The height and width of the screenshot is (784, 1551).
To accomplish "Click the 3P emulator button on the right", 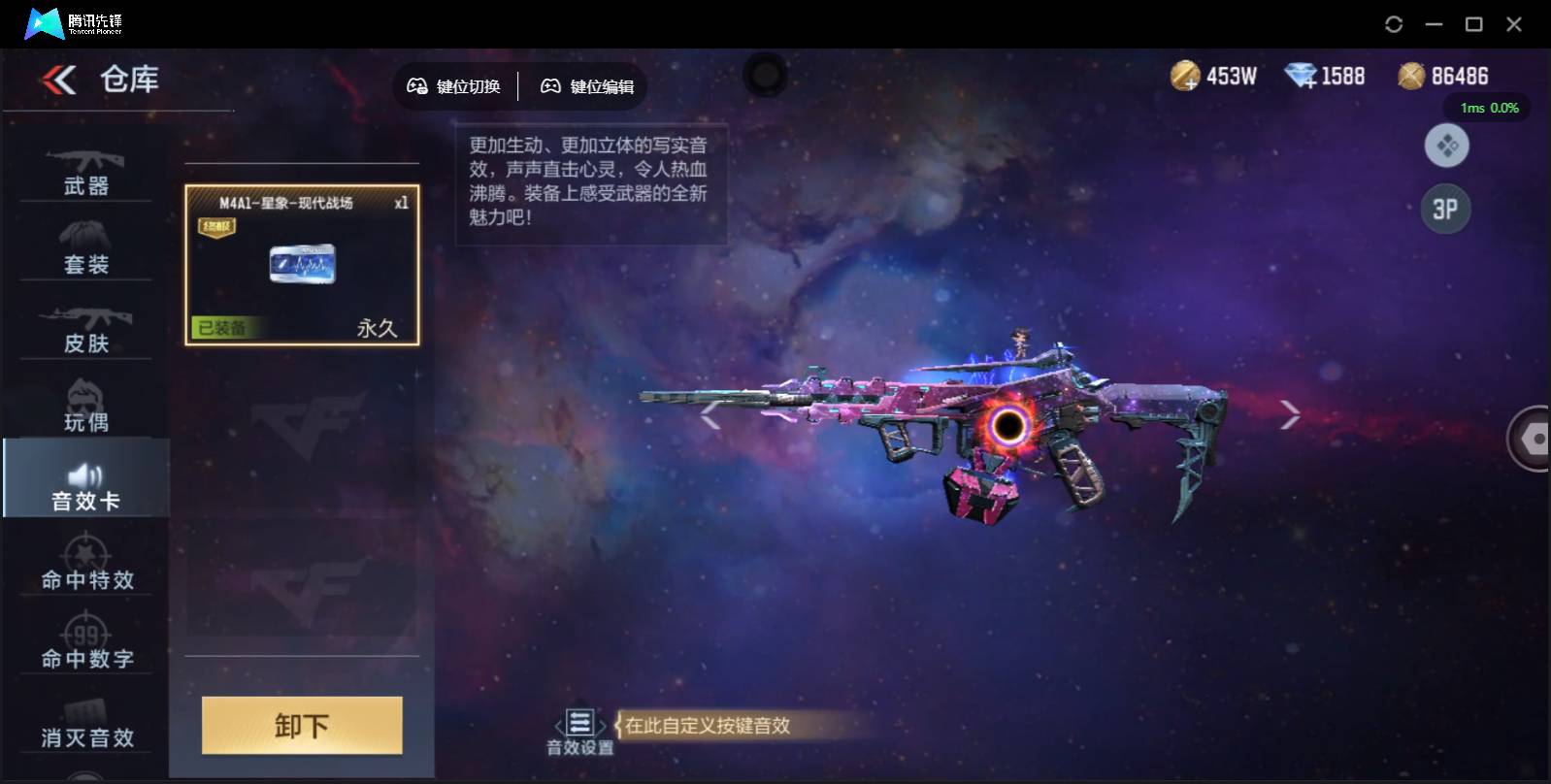I will coord(1446,209).
